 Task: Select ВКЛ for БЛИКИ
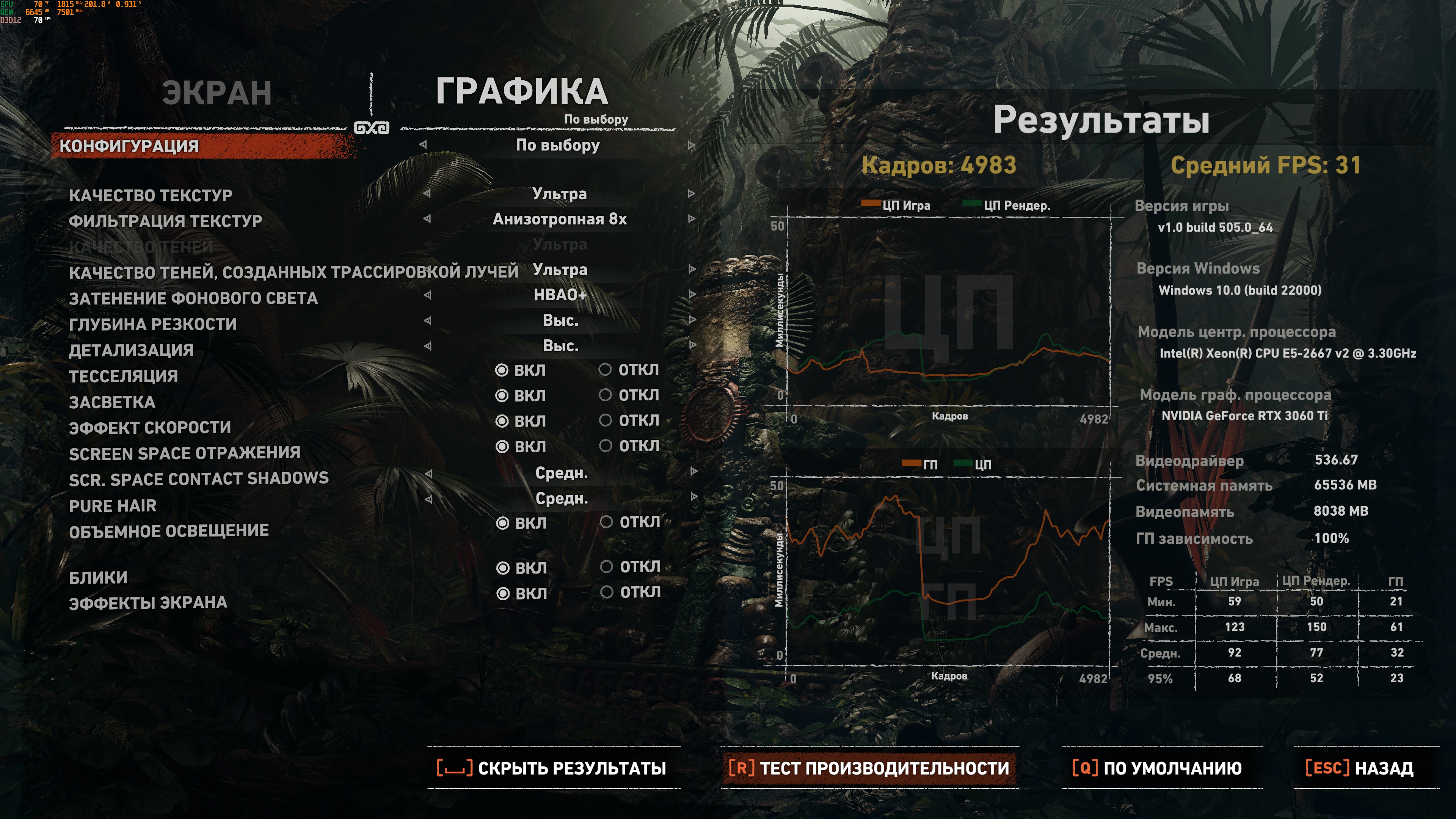[x=502, y=568]
